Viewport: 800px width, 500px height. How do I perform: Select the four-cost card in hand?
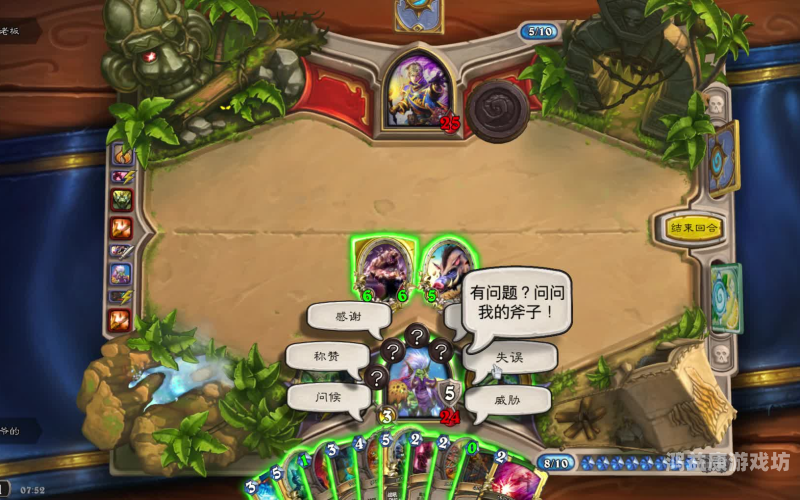click(364, 465)
